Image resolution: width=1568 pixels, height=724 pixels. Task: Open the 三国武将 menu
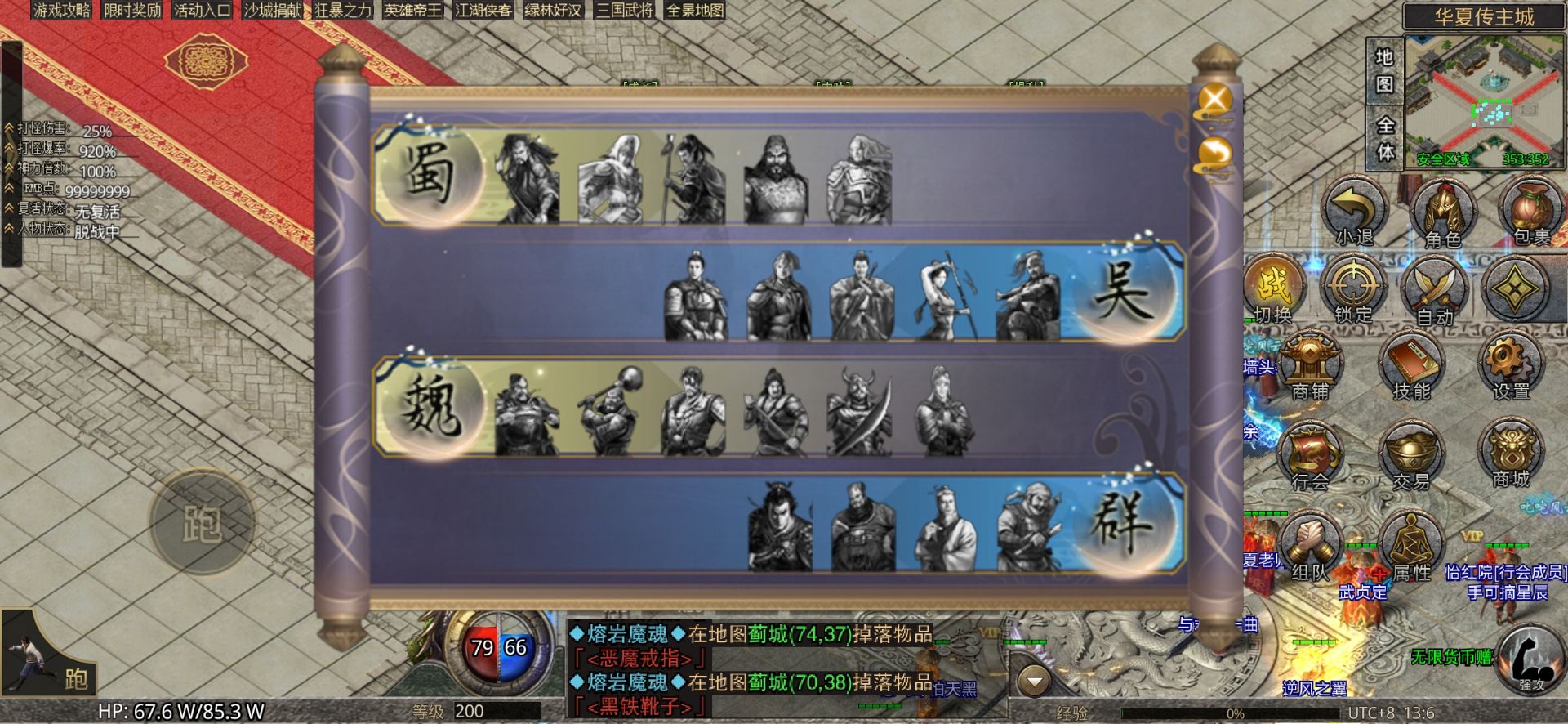625,11
